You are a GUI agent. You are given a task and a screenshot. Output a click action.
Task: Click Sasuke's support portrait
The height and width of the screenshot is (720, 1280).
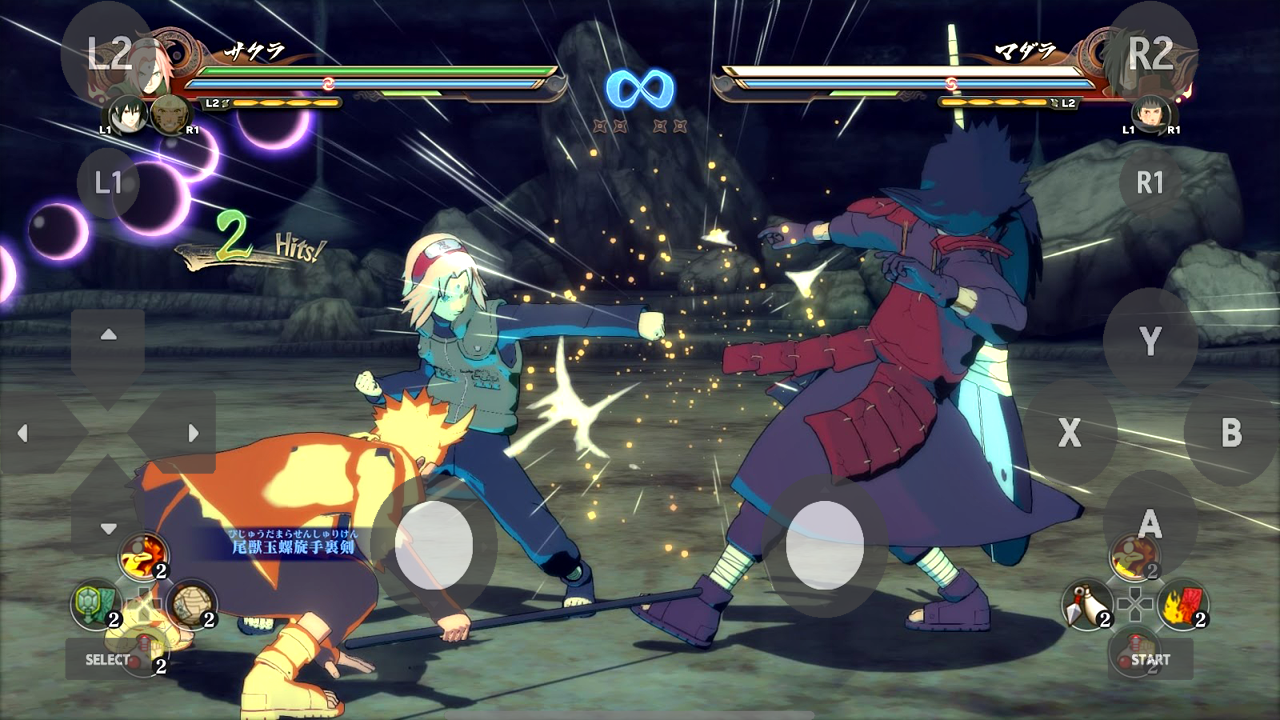tap(126, 112)
